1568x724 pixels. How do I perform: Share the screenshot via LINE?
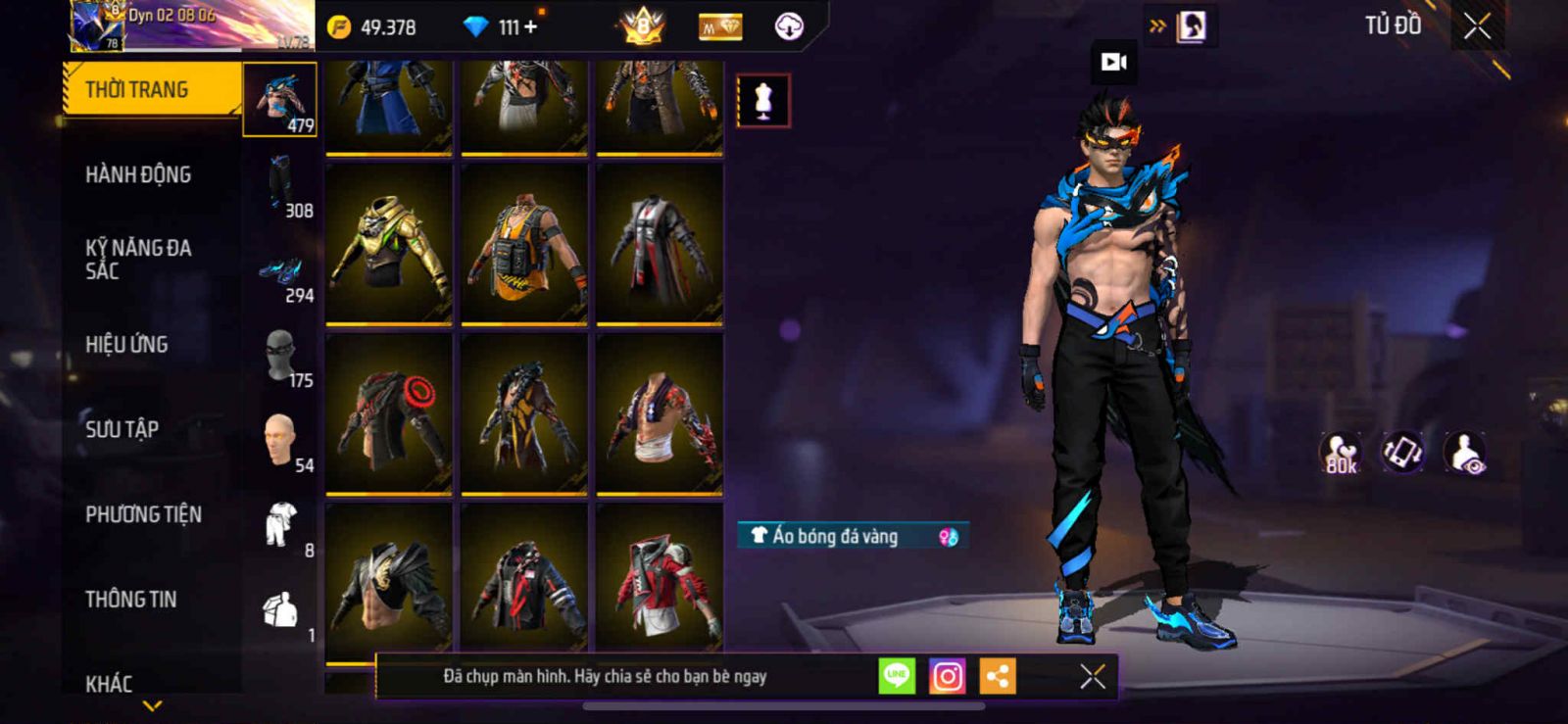(896, 676)
